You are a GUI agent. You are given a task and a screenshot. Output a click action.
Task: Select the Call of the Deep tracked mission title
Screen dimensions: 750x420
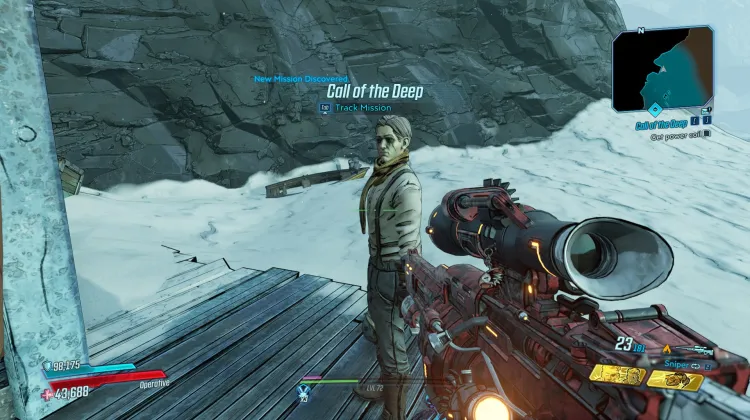pyautogui.click(x=658, y=124)
